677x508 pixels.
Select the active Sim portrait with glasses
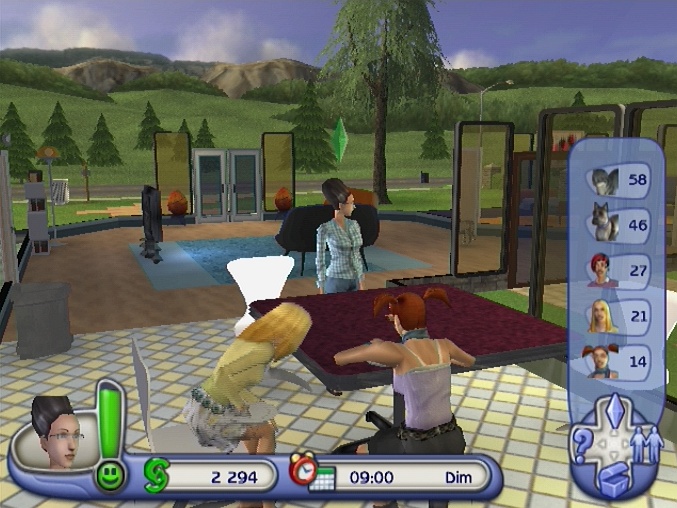[50, 434]
